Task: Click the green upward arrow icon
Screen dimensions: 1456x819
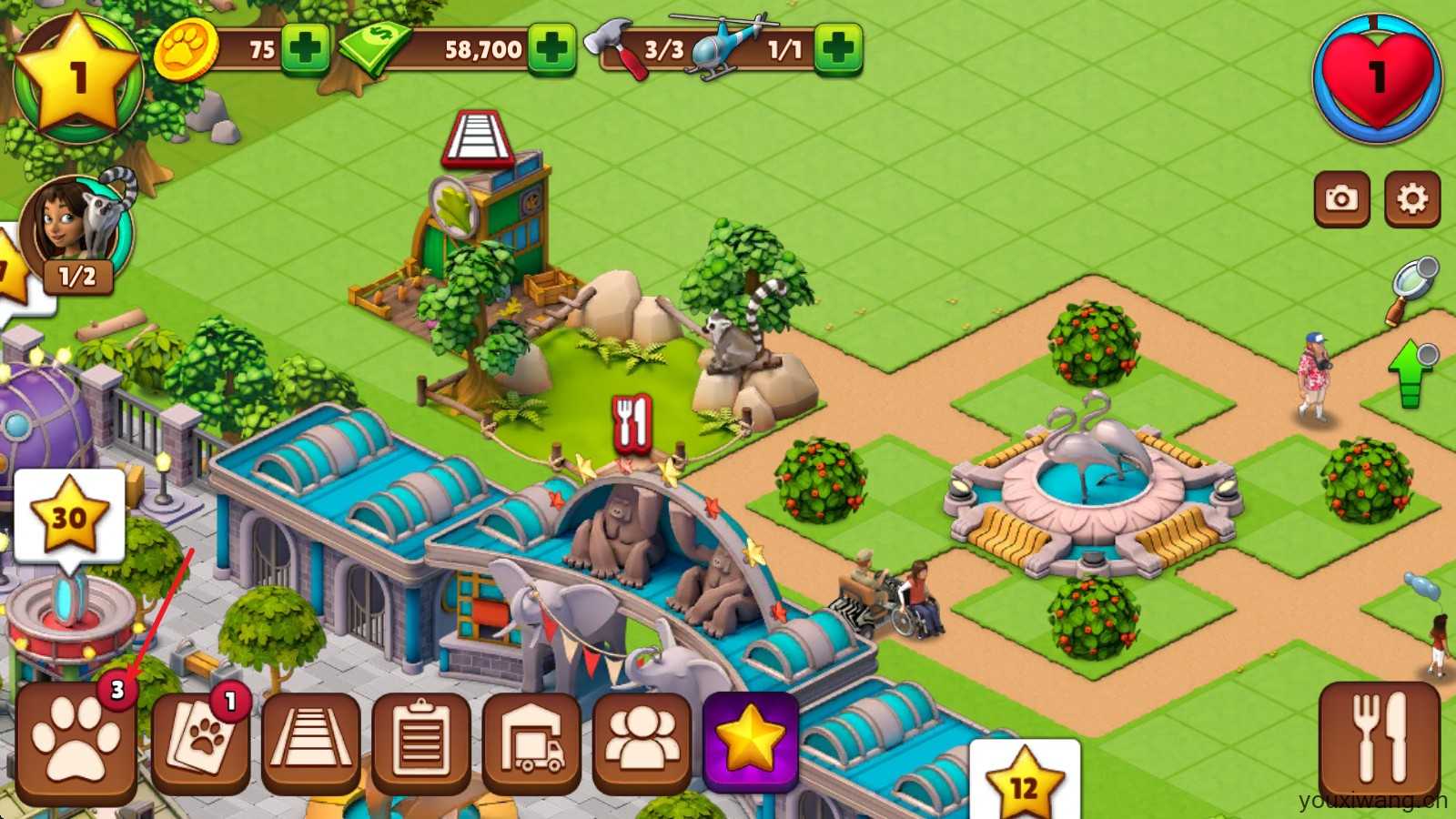Action: (1411, 373)
